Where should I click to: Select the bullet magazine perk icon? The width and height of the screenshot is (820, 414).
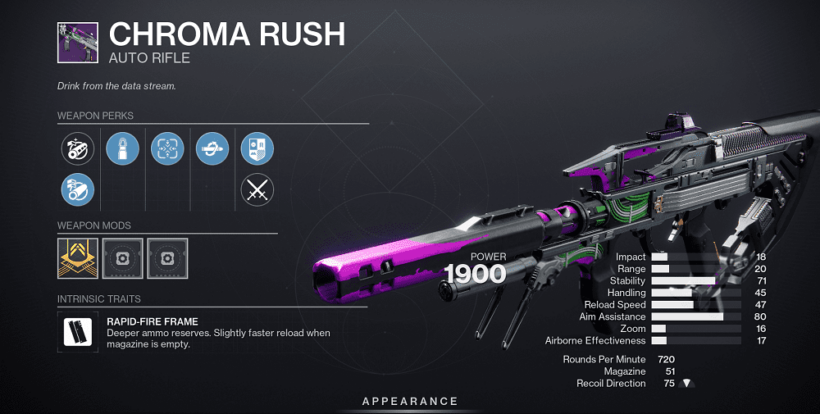[122, 148]
